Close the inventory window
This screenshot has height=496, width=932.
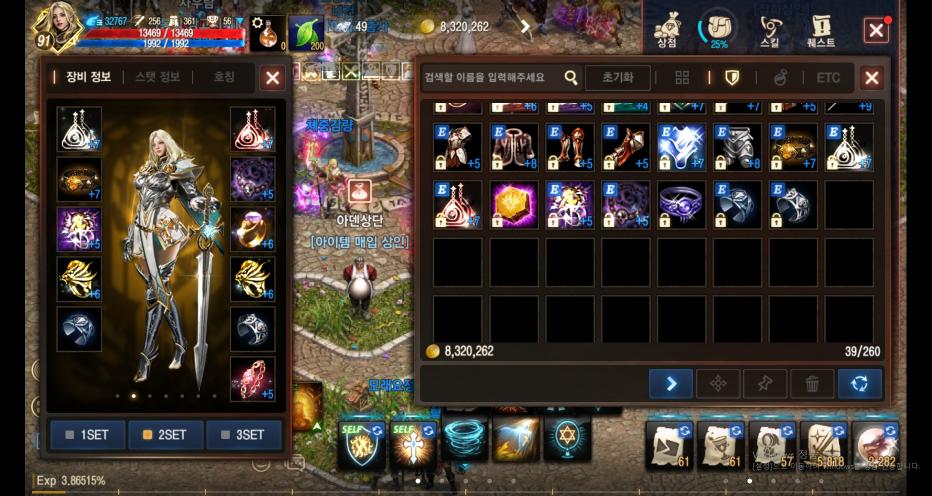[872, 78]
